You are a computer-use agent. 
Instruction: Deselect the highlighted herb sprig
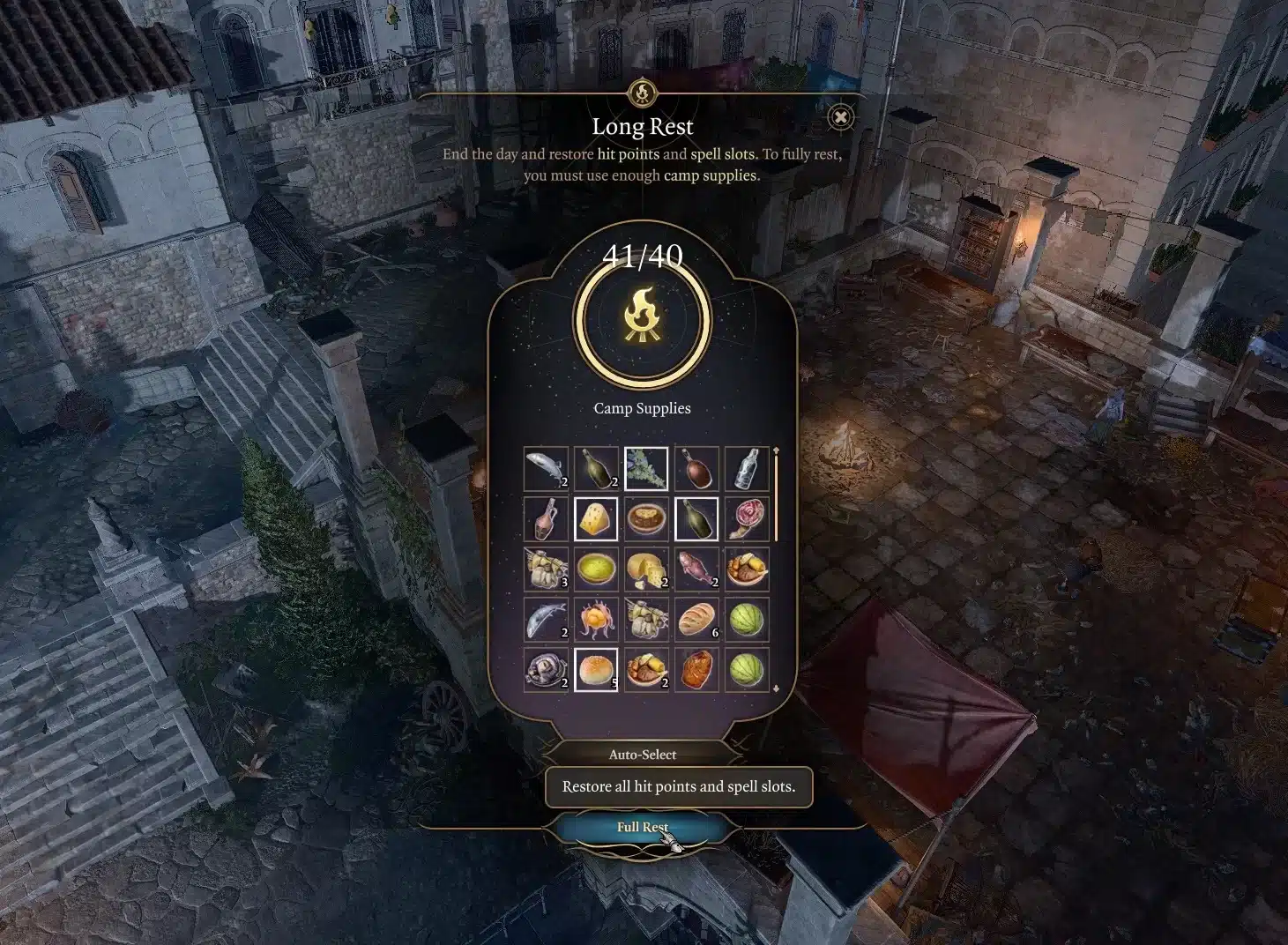click(x=646, y=468)
